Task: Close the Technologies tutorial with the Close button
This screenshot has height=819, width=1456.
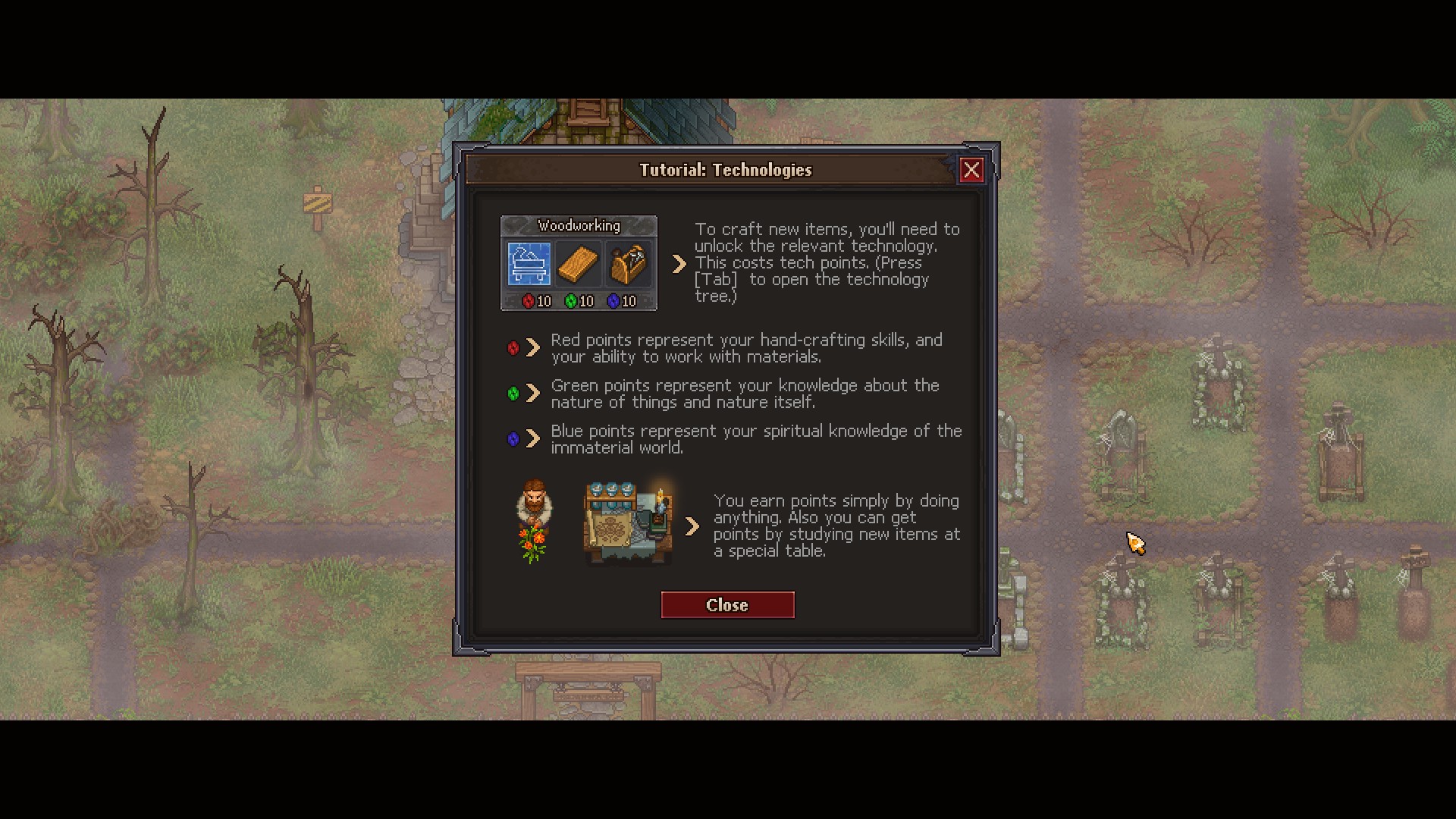Action: (x=727, y=605)
